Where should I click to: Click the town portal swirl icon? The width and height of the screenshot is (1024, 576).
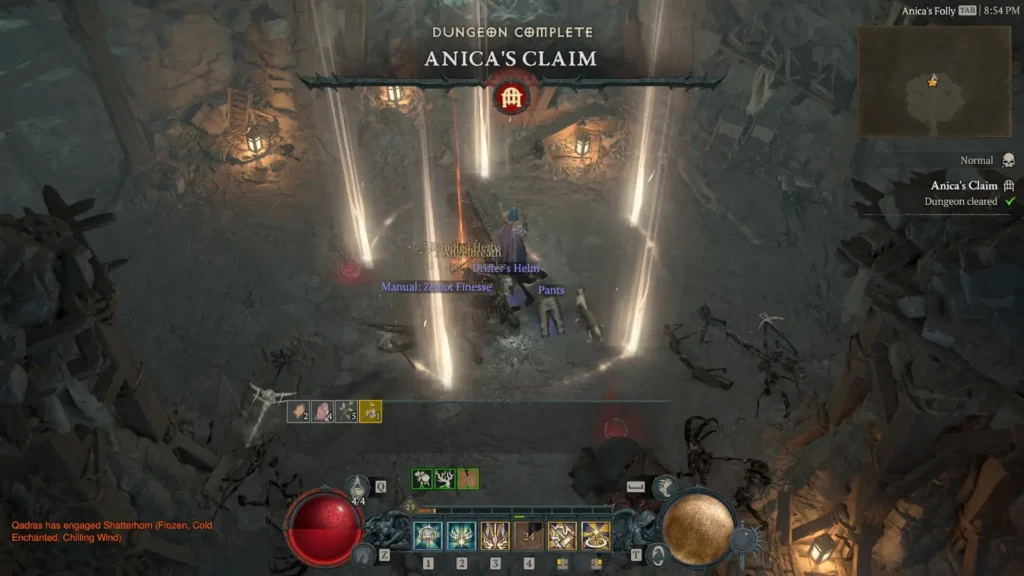(655, 553)
